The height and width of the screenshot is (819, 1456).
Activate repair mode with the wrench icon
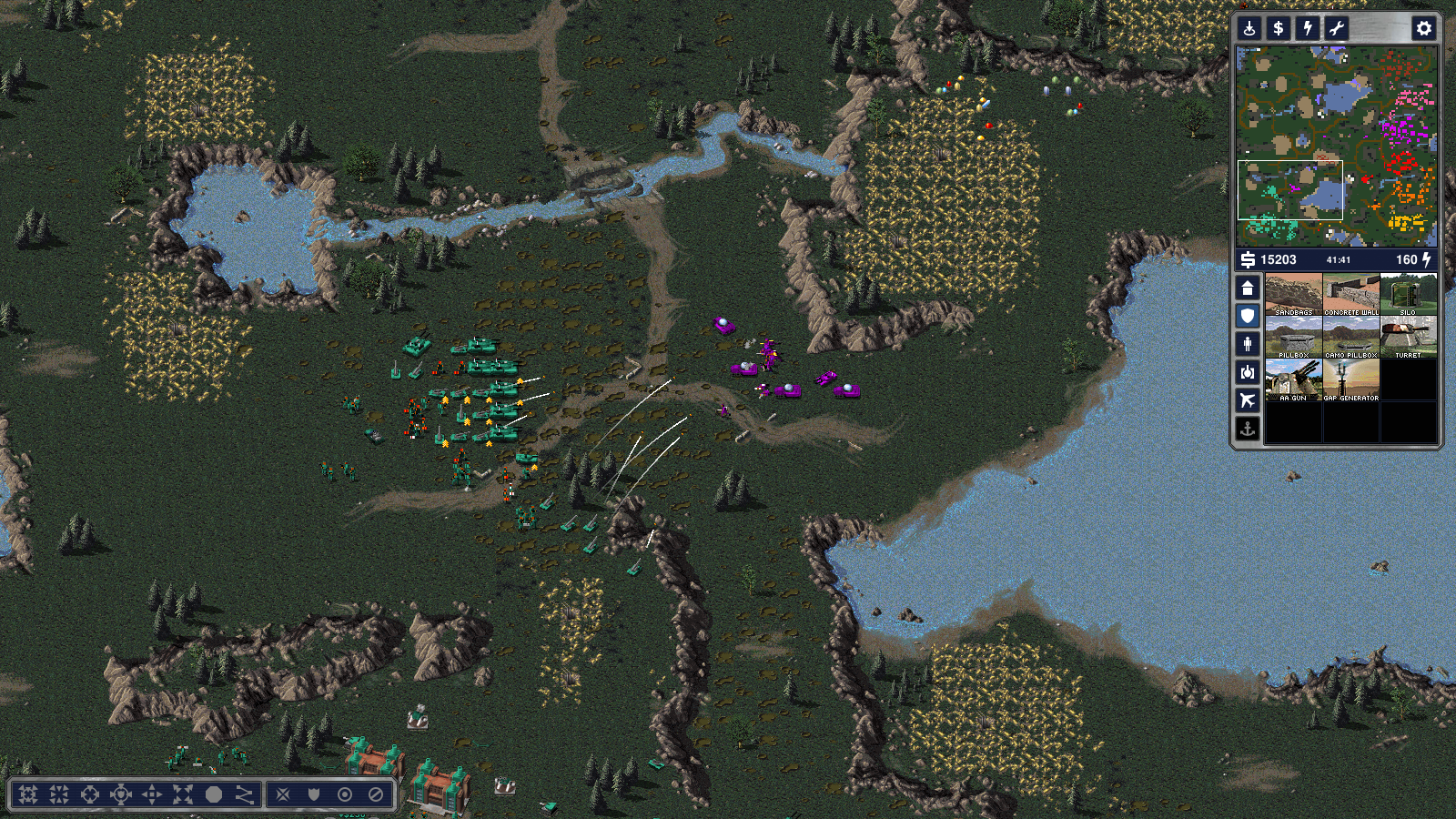click(1337, 28)
